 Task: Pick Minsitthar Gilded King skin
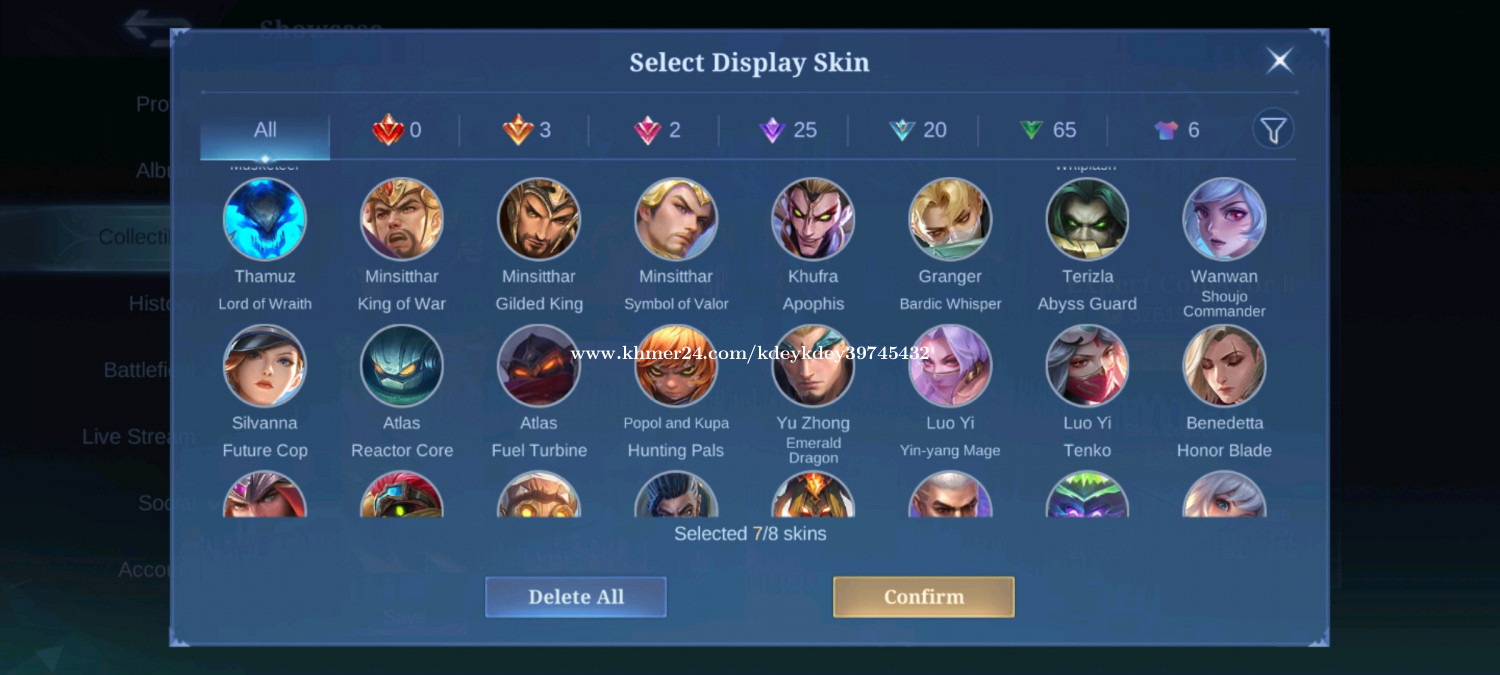[x=539, y=219]
